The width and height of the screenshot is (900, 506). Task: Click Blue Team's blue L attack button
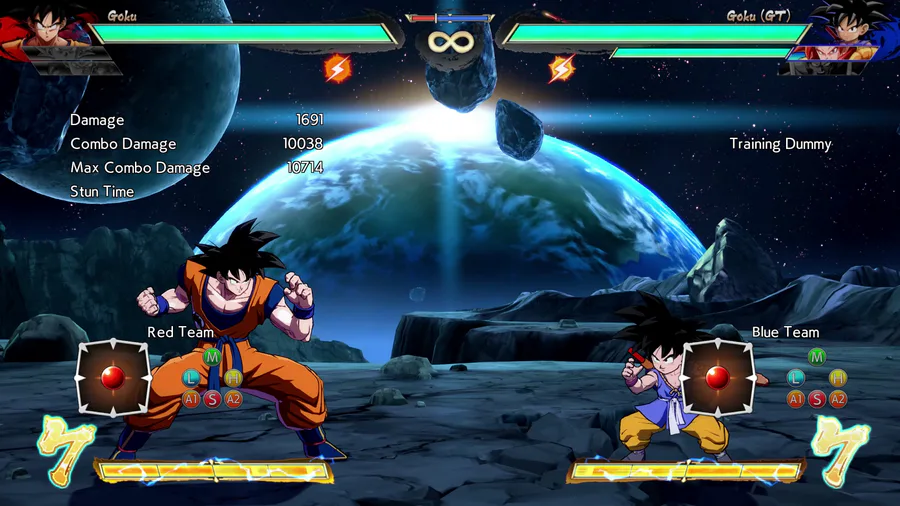(x=796, y=378)
